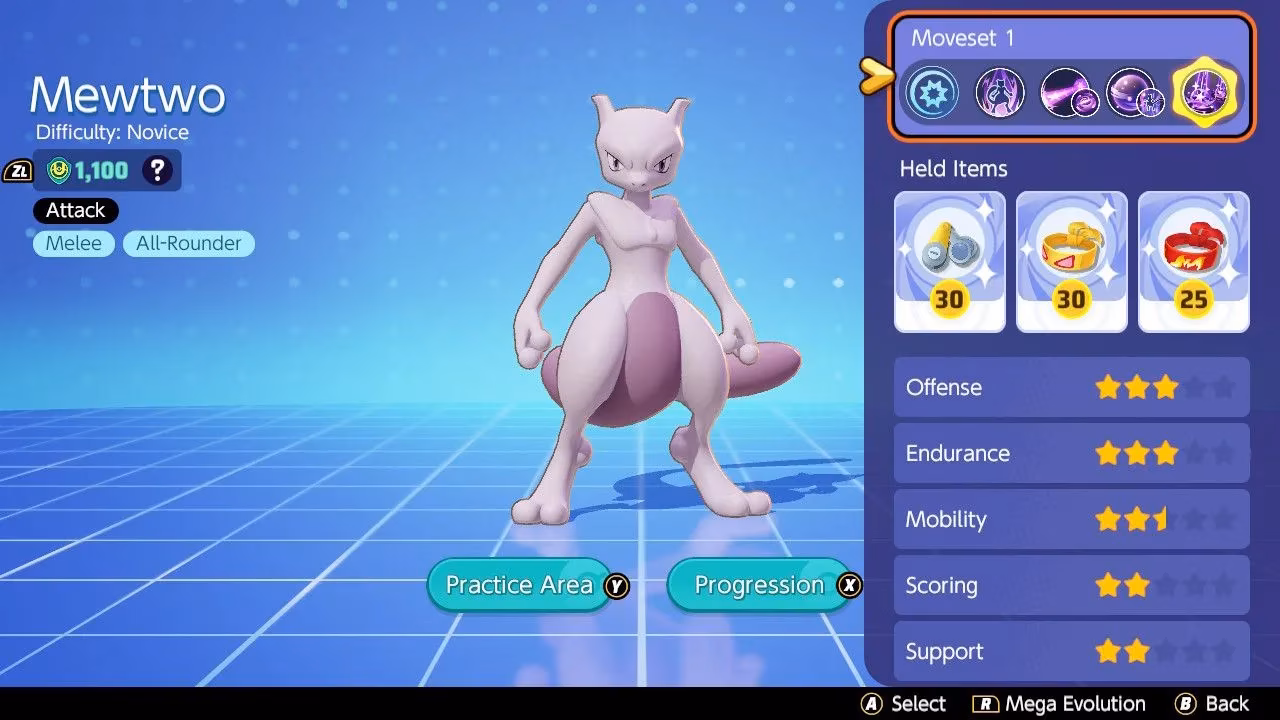Click the ZL trigger badge icon
The width and height of the screenshot is (1280, 720).
point(21,170)
